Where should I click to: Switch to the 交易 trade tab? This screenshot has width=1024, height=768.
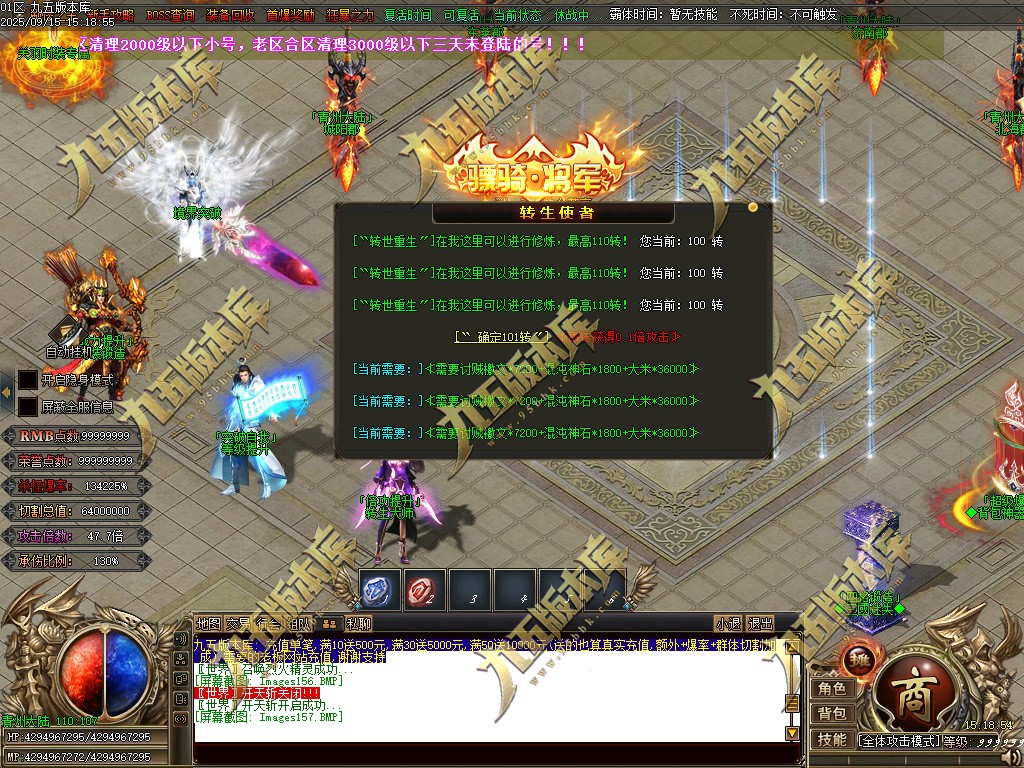pos(238,623)
